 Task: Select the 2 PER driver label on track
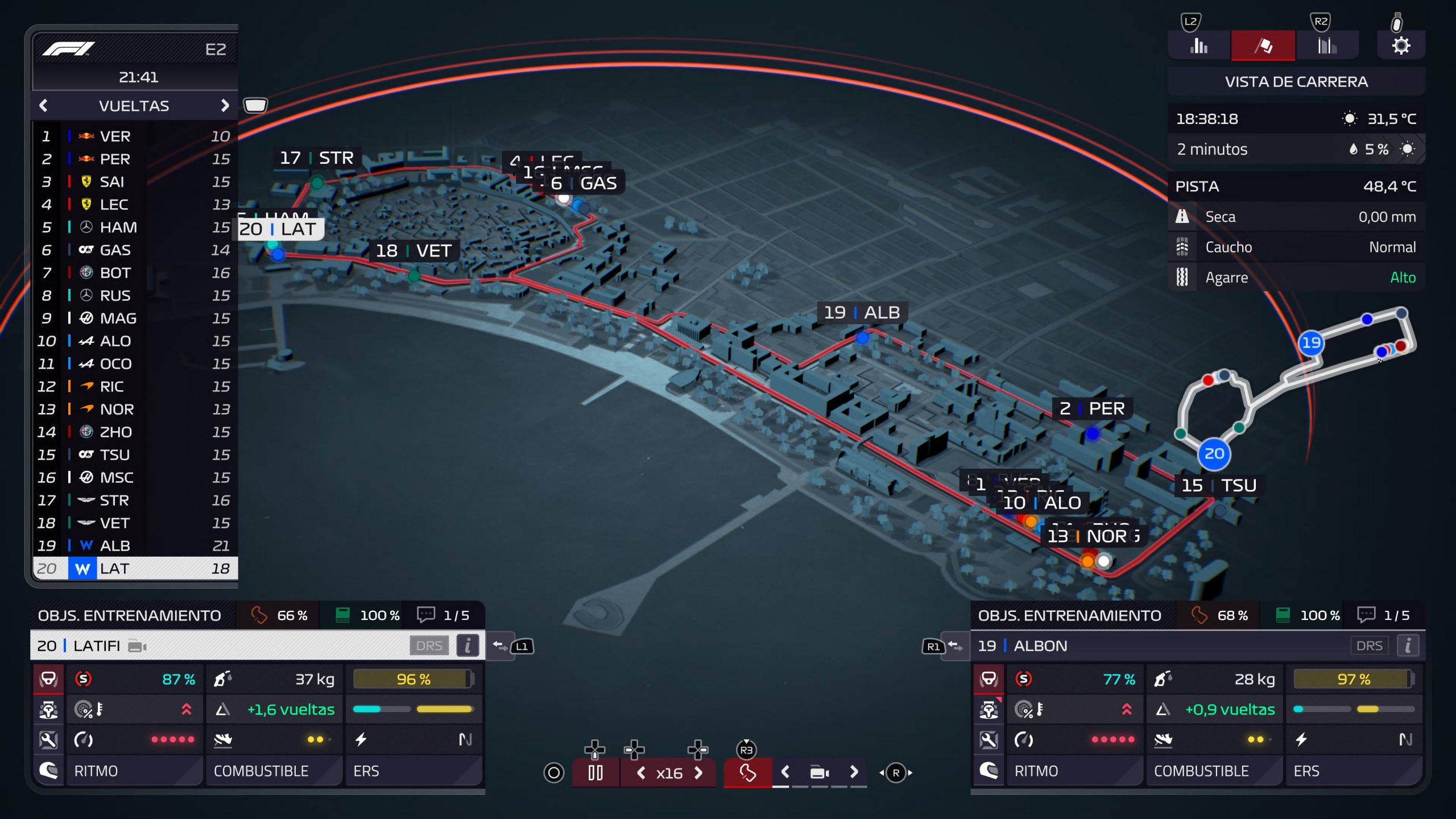(x=1092, y=408)
